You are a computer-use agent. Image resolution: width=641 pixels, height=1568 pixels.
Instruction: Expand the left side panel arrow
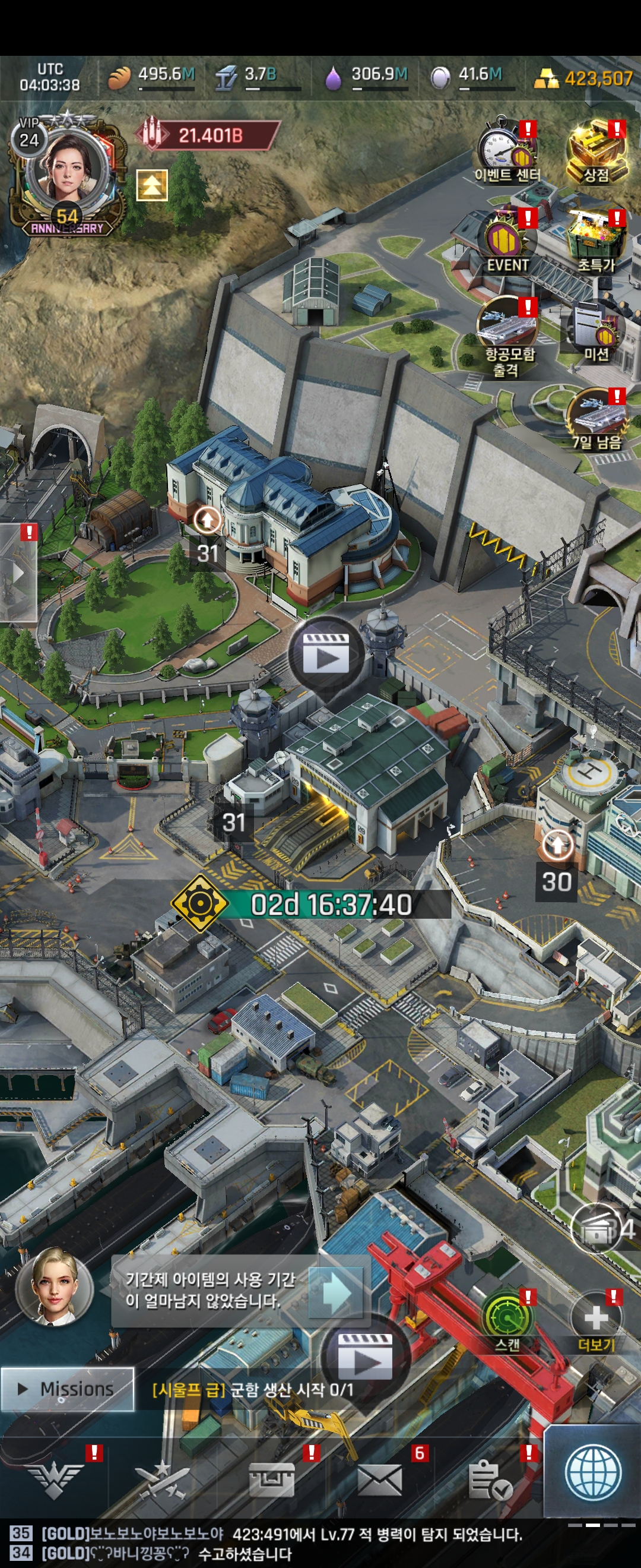coord(18,573)
